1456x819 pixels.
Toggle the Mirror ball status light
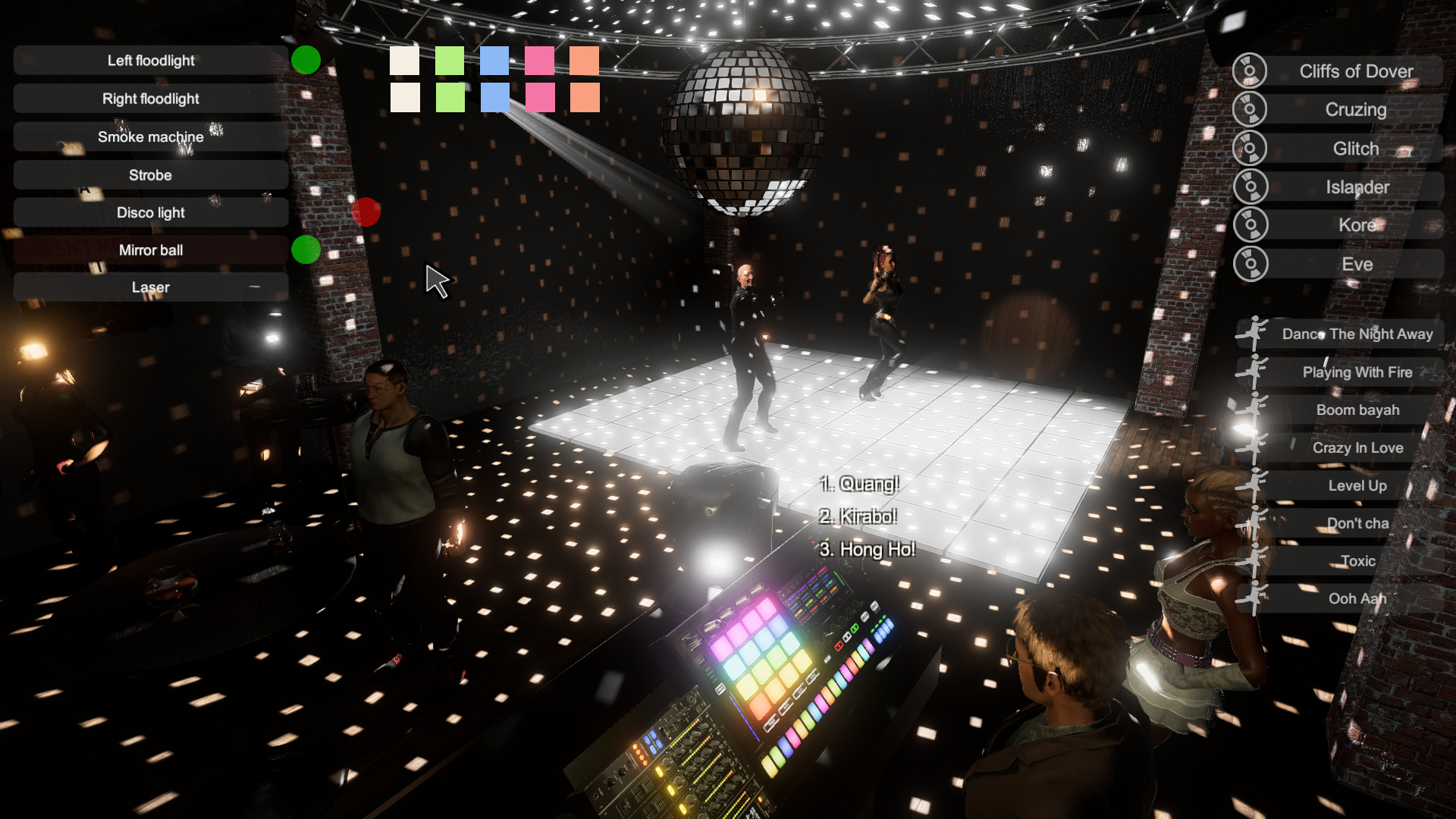304,249
